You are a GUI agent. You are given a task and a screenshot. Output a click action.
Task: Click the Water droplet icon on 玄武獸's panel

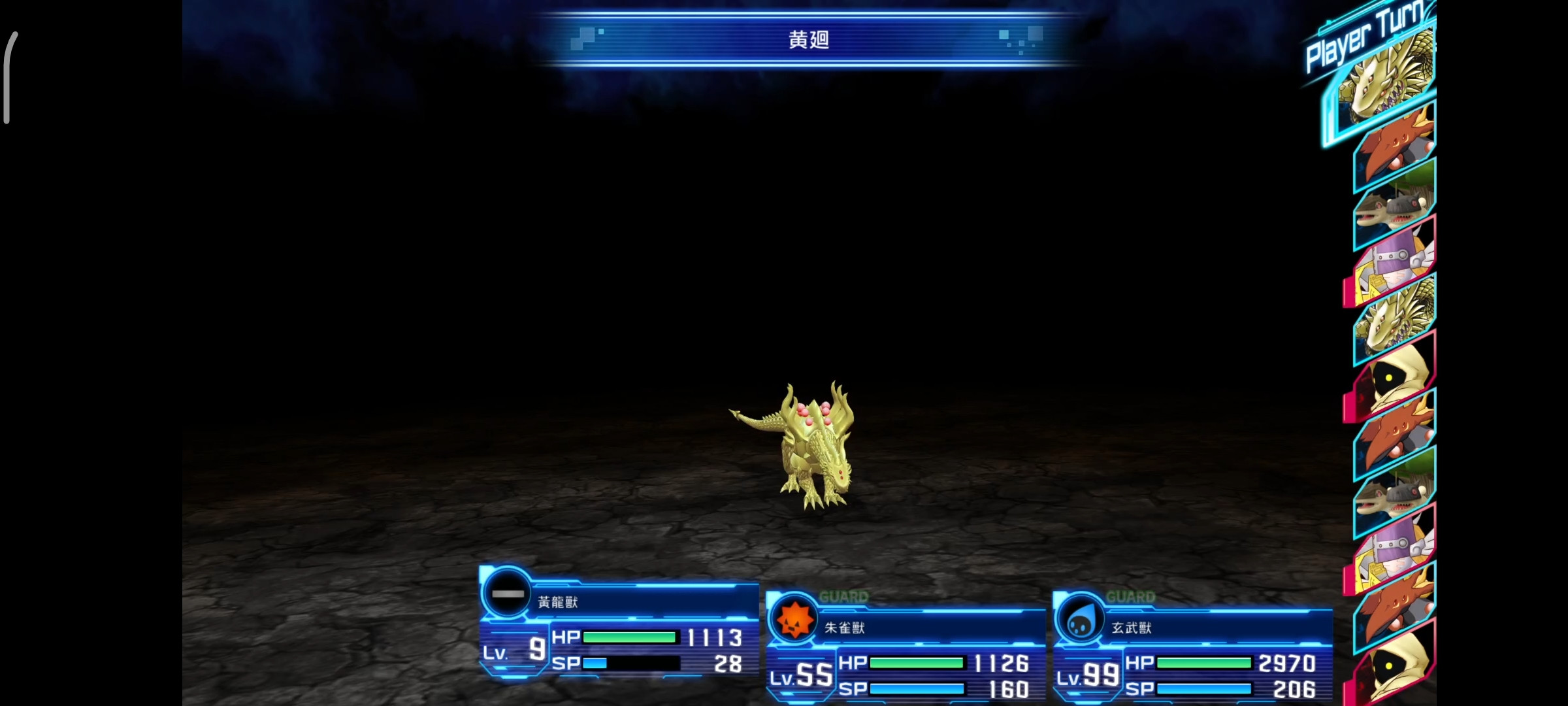point(1081,619)
